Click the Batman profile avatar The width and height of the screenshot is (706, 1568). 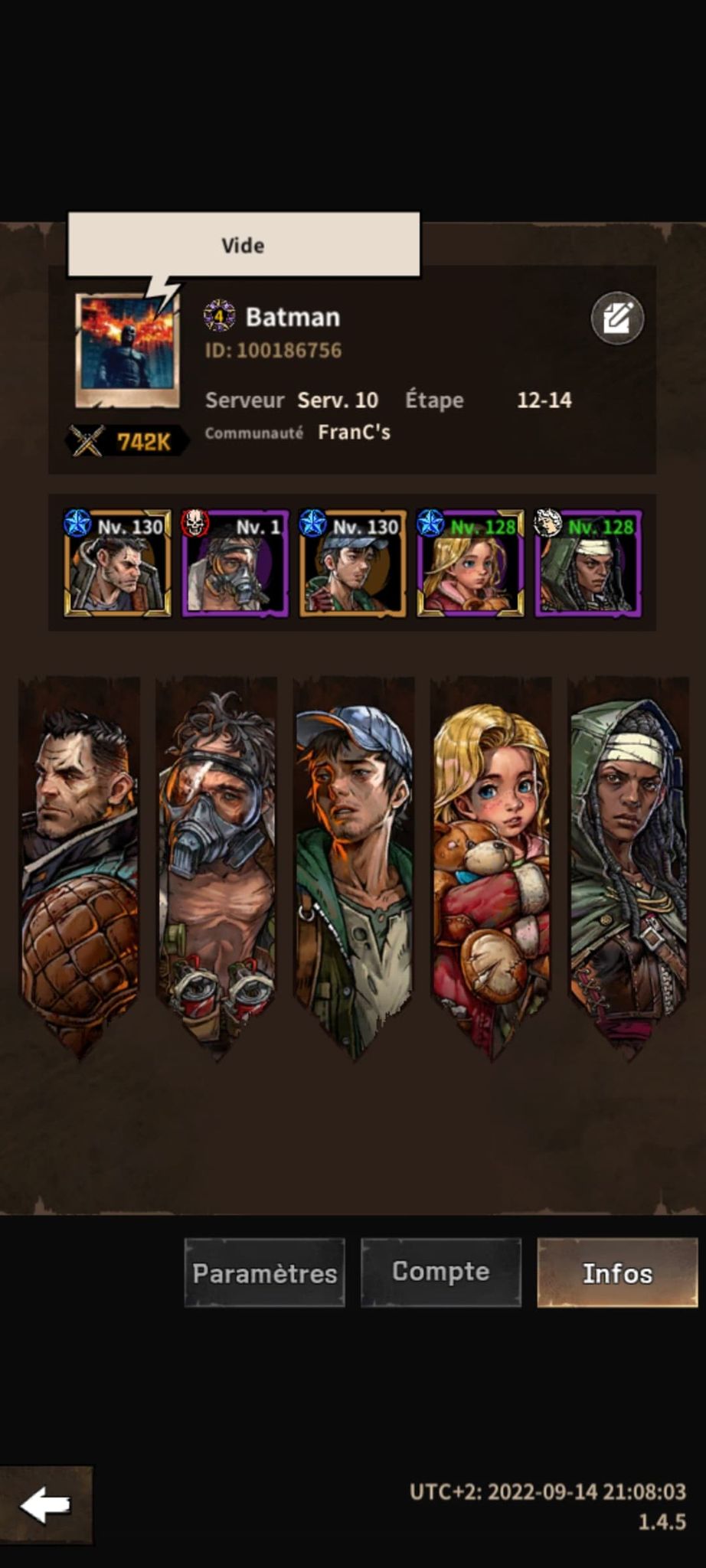(128, 351)
